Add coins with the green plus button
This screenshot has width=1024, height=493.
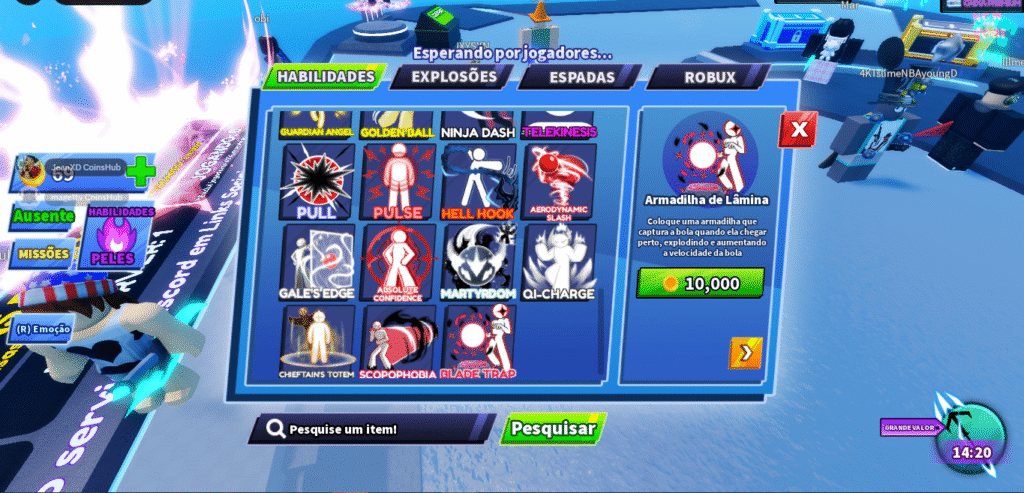pyautogui.click(x=141, y=171)
